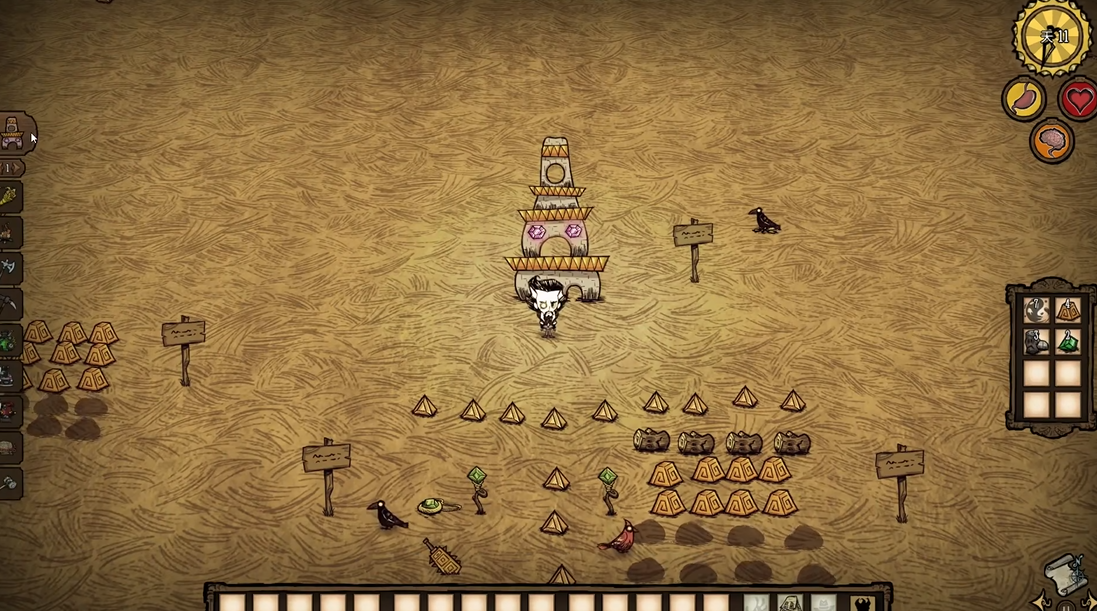Open the Ancient crafting tab at top
Image resolution: width=1097 pixels, height=611 pixels.
click(x=12, y=133)
